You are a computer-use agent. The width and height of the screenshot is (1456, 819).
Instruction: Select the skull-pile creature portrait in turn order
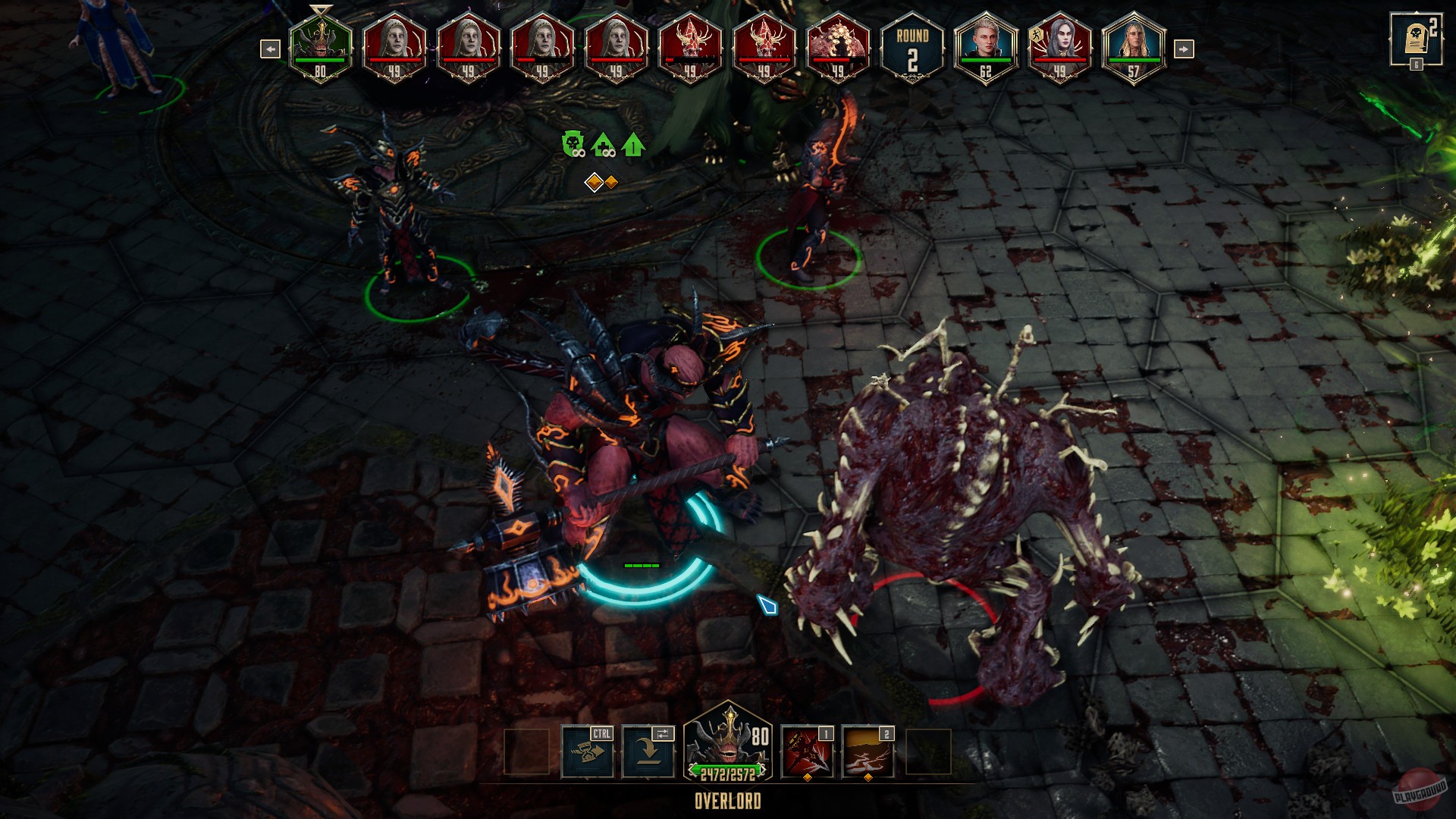838,47
